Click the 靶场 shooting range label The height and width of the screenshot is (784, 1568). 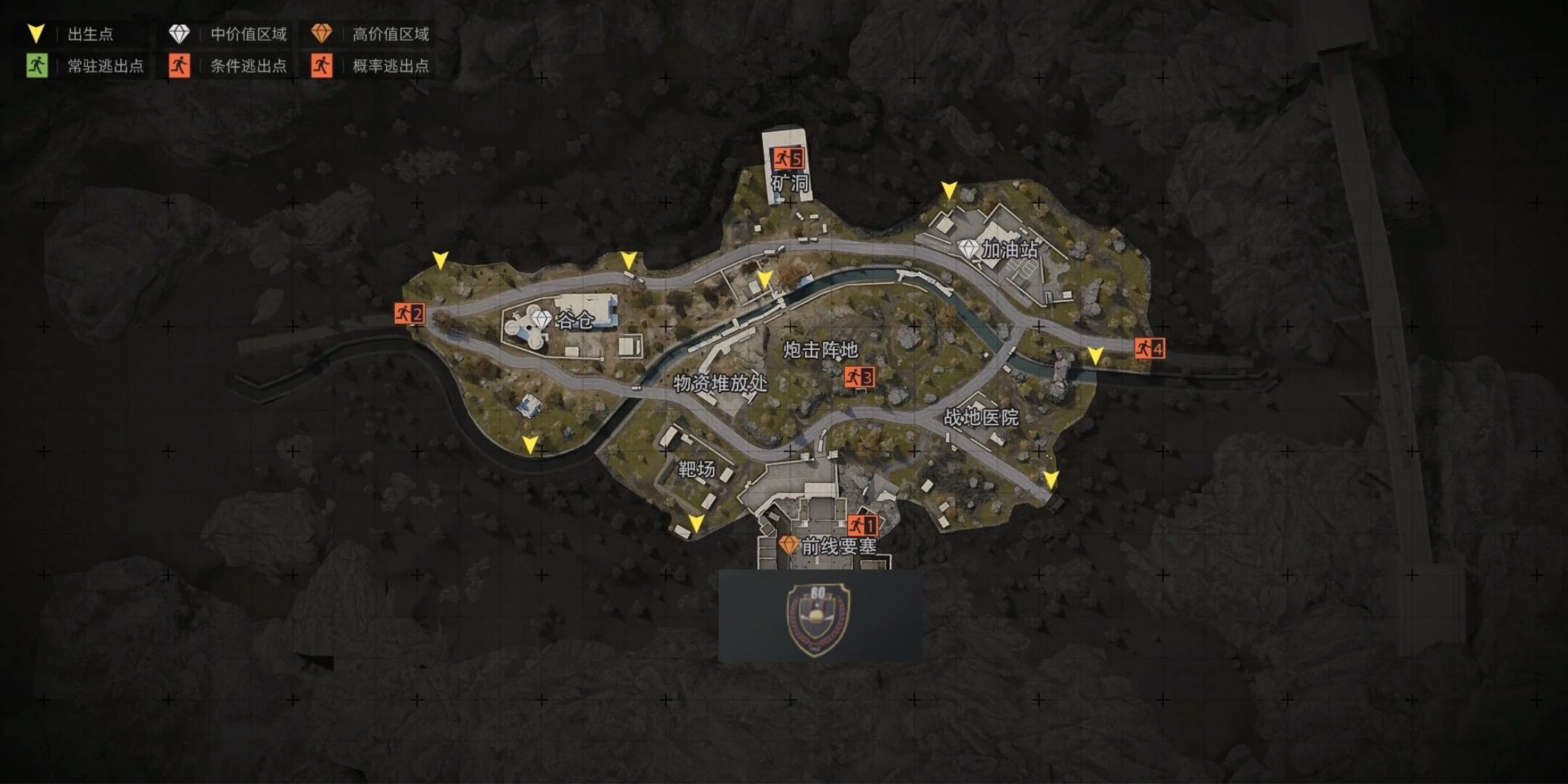pyautogui.click(x=696, y=470)
